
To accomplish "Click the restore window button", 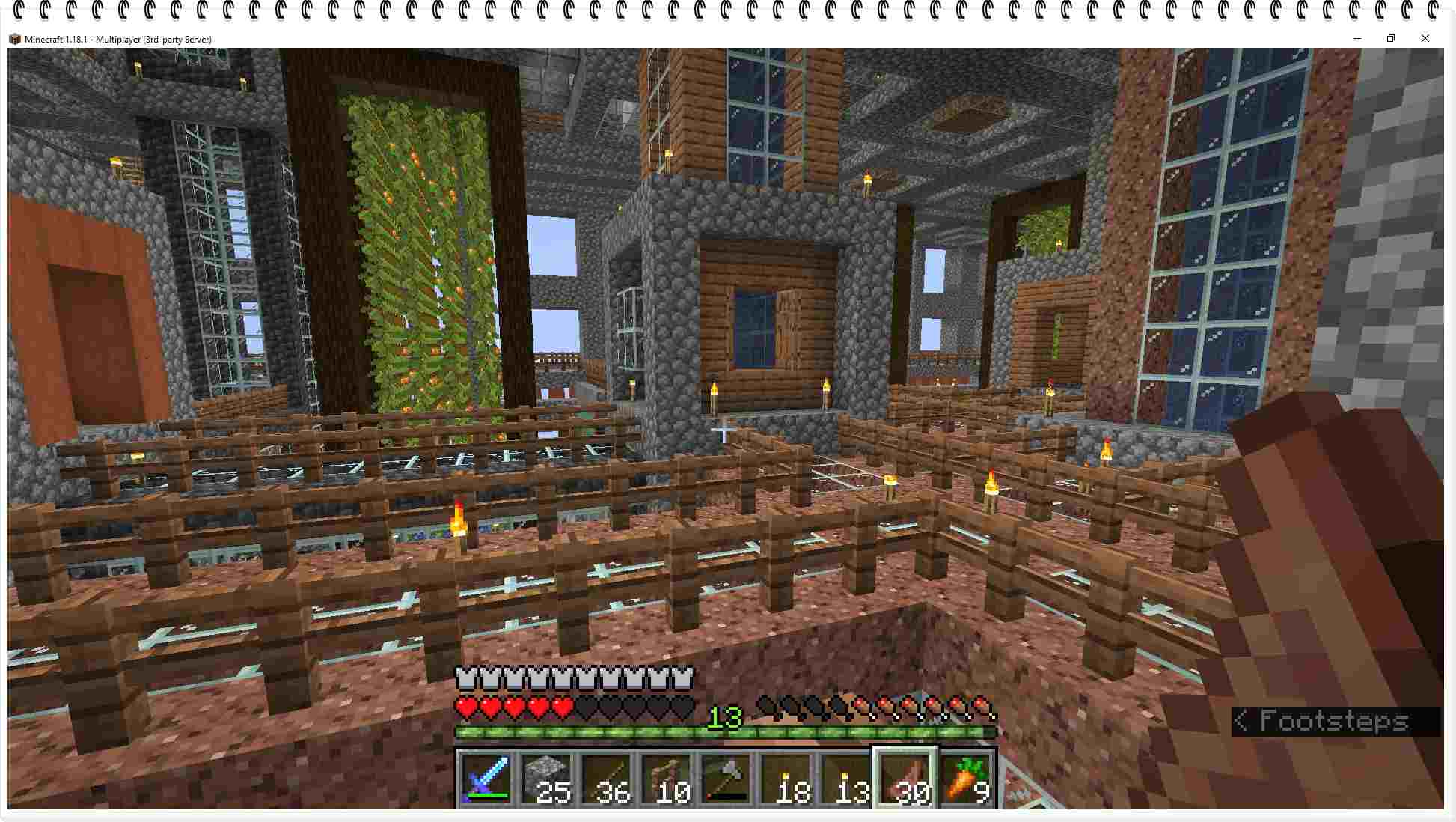I will [1390, 38].
